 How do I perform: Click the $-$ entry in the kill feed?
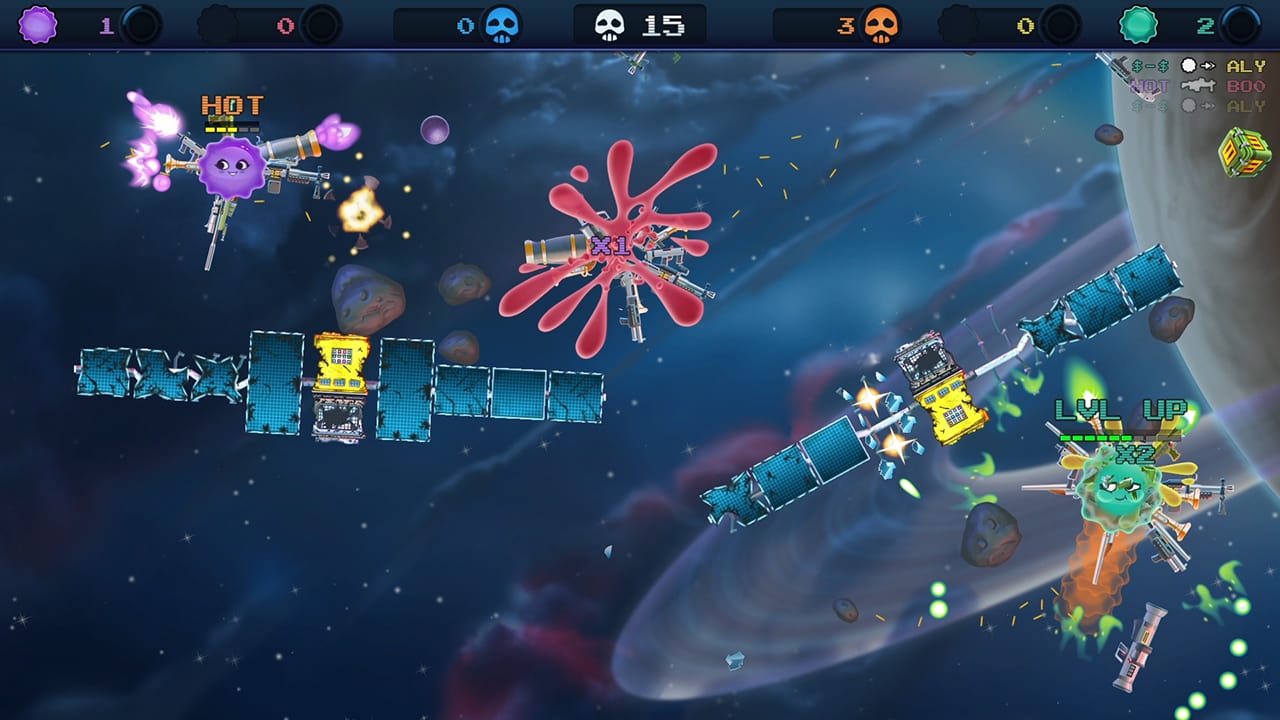1149,65
